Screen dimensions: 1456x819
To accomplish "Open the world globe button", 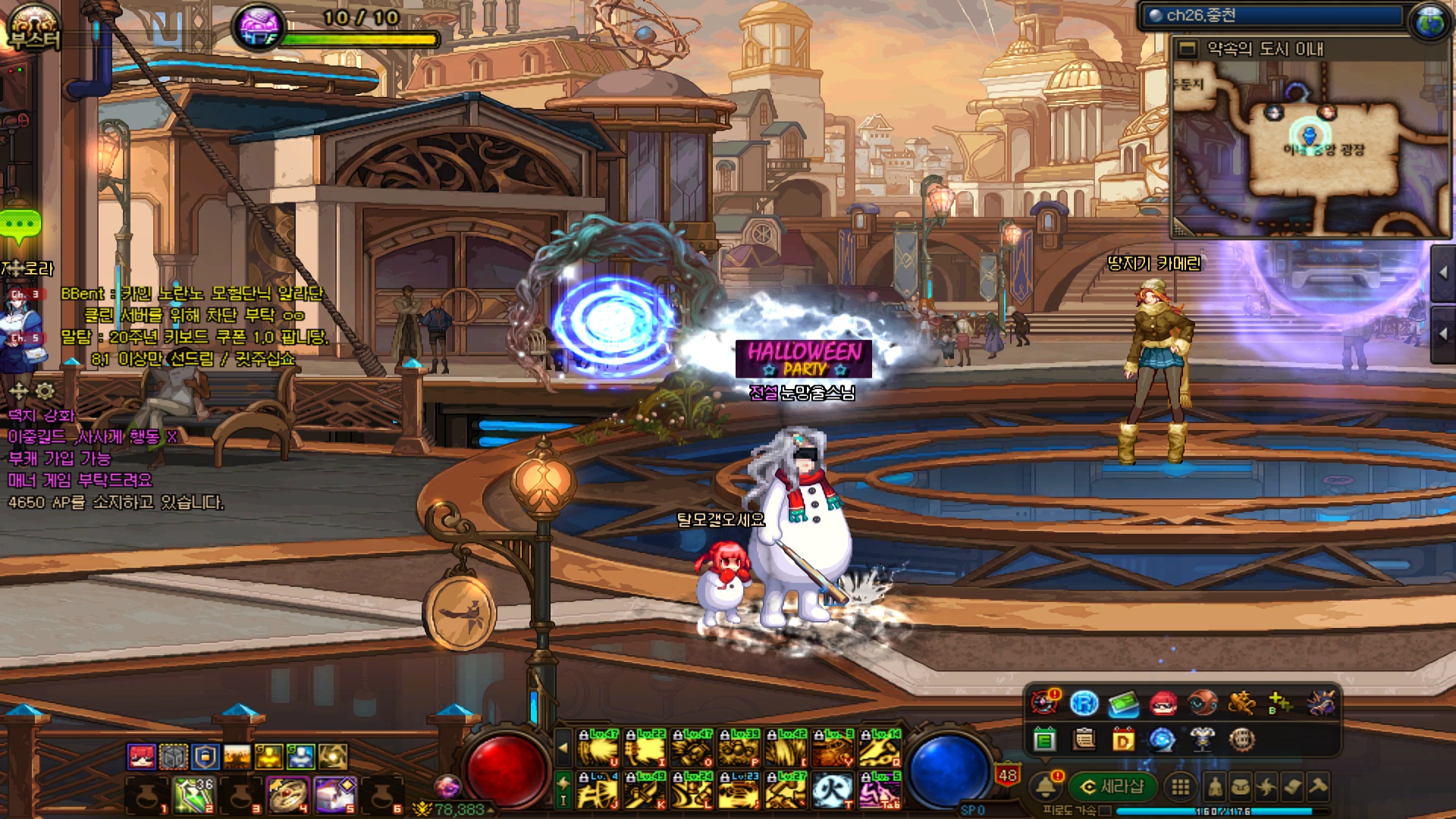I will coord(1430,20).
